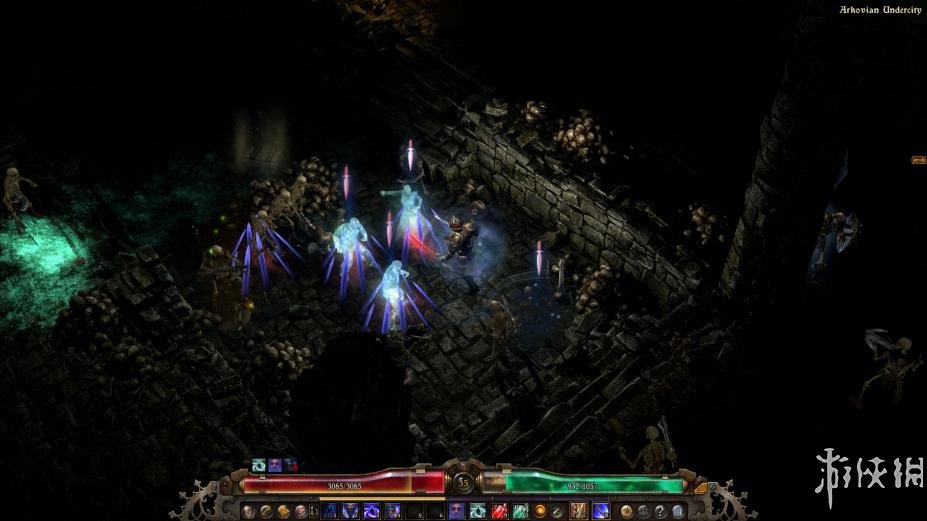Viewport: 927px width, 521px height.
Task: Inspect the teal swirl buff icon above health
Action: tap(259, 465)
